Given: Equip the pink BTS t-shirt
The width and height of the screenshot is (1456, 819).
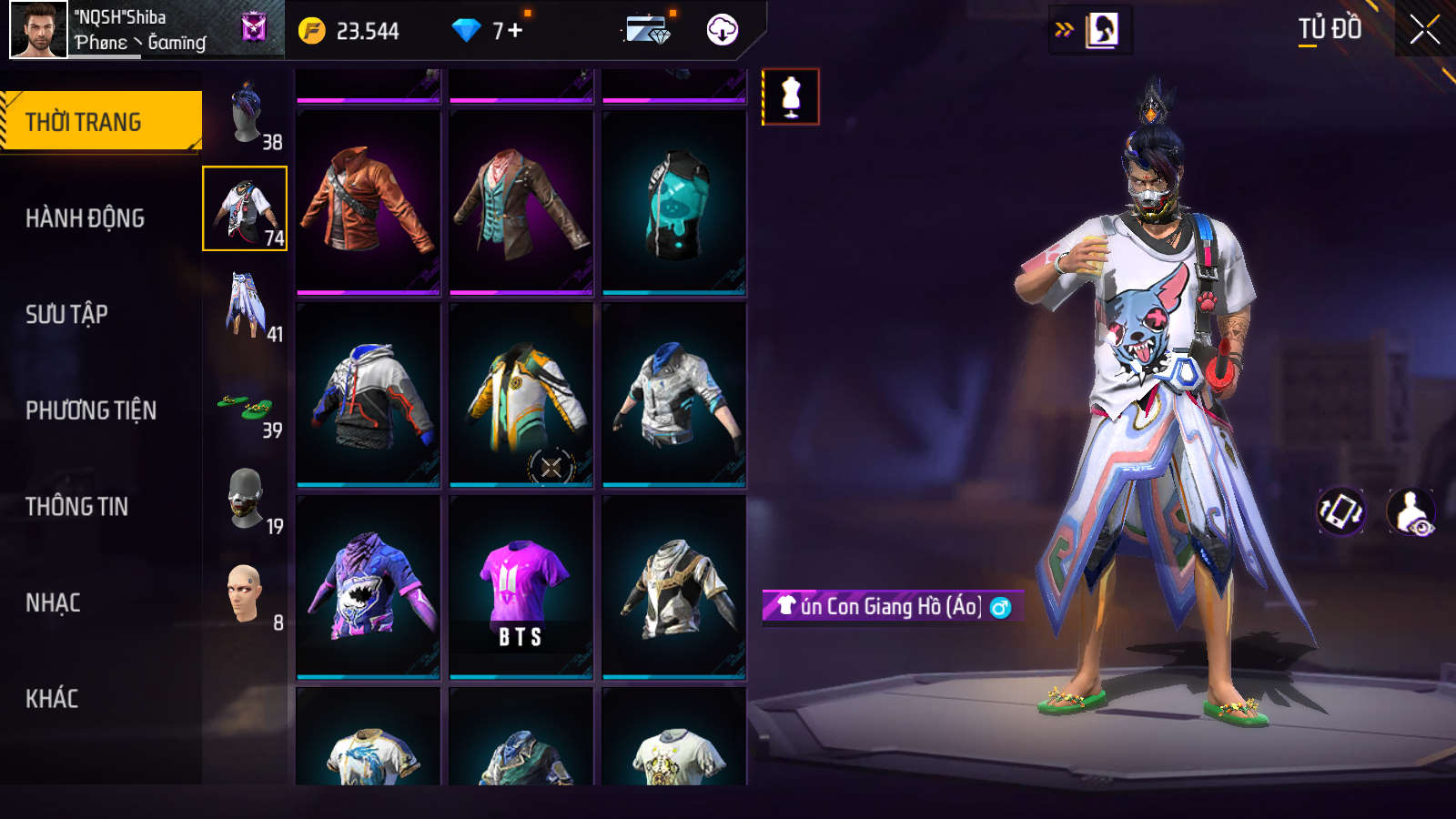Looking at the screenshot, I should click(521, 587).
